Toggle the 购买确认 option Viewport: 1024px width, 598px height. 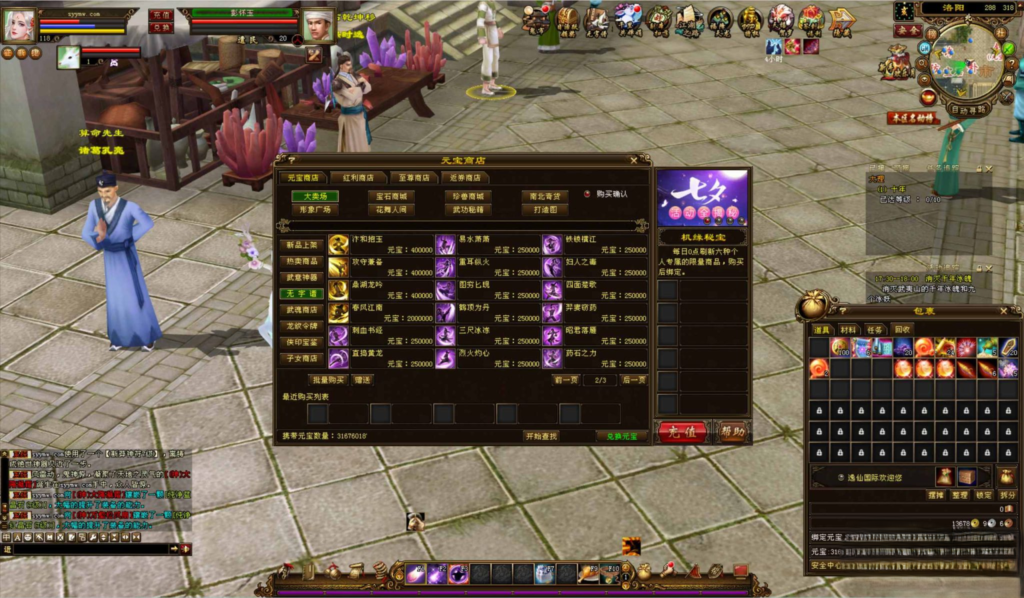click(589, 194)
